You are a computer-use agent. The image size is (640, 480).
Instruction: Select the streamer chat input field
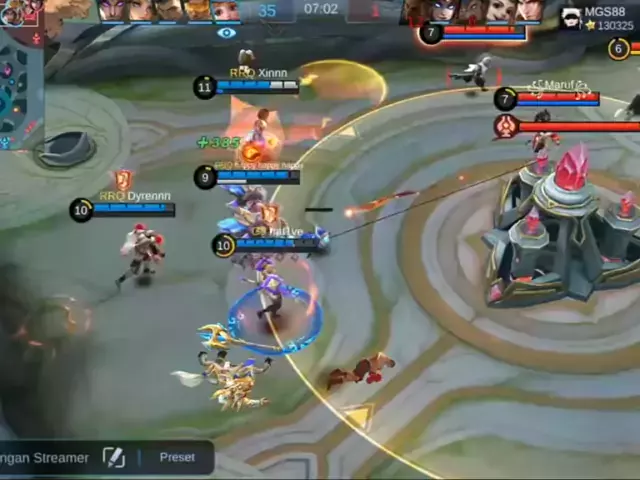coord(45,457)
